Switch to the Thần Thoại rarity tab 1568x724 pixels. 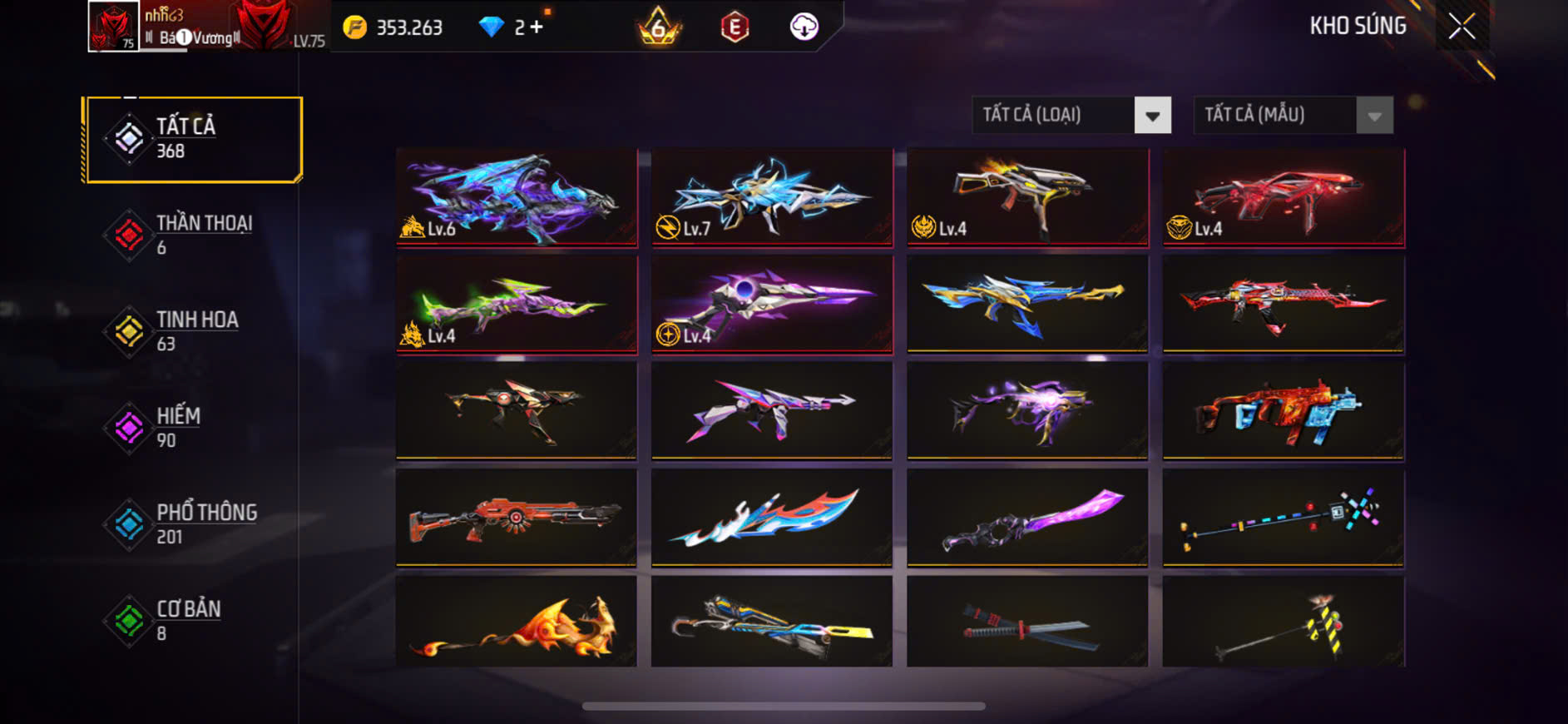click(x=193, y=235)
